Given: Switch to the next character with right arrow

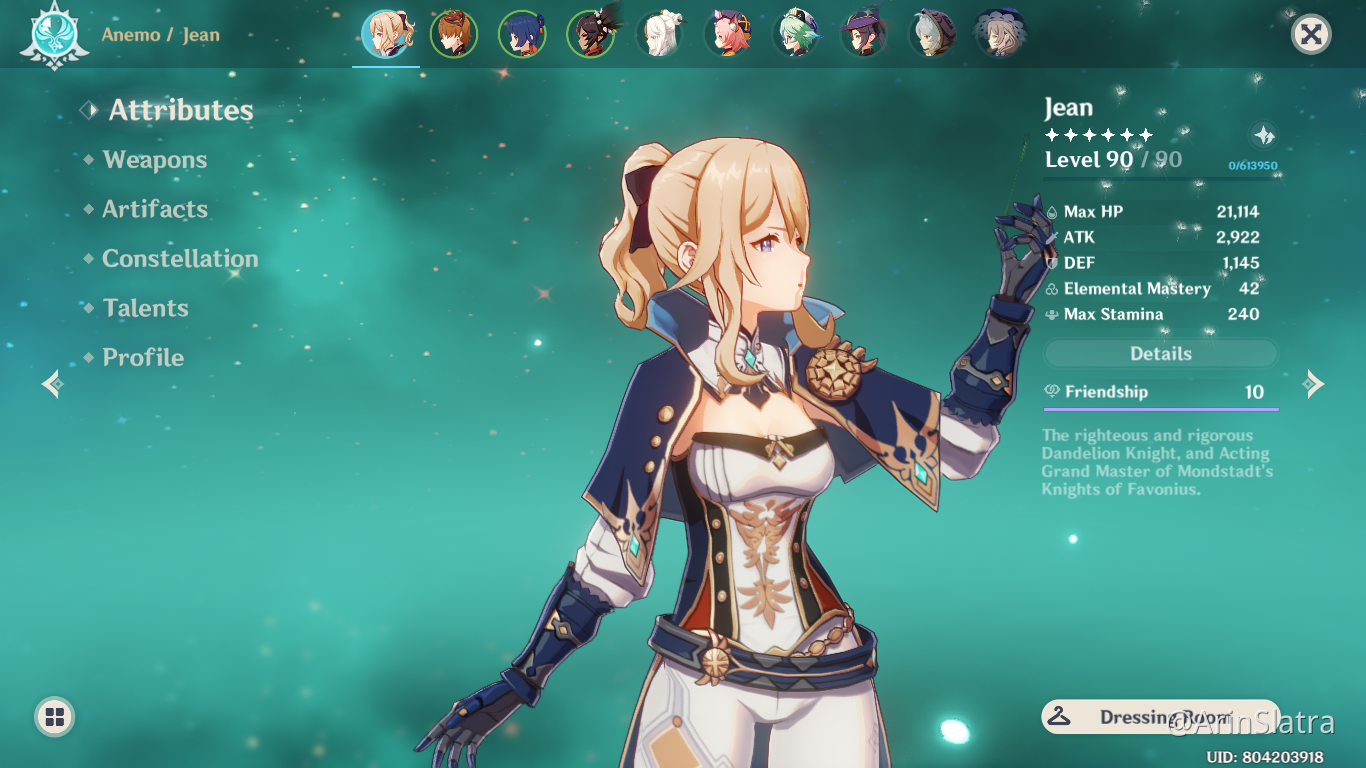Looking at the screenshot, I should click(1314, 384).
